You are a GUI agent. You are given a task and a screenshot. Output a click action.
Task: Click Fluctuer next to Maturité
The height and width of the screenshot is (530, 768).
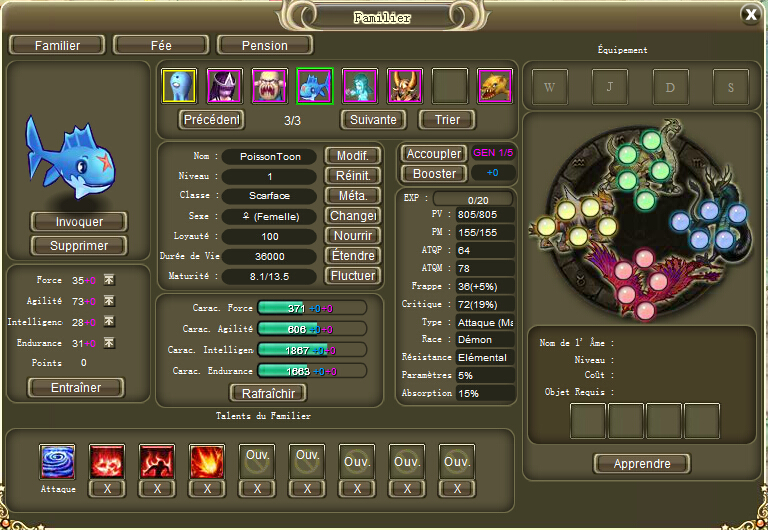[353, 276]
